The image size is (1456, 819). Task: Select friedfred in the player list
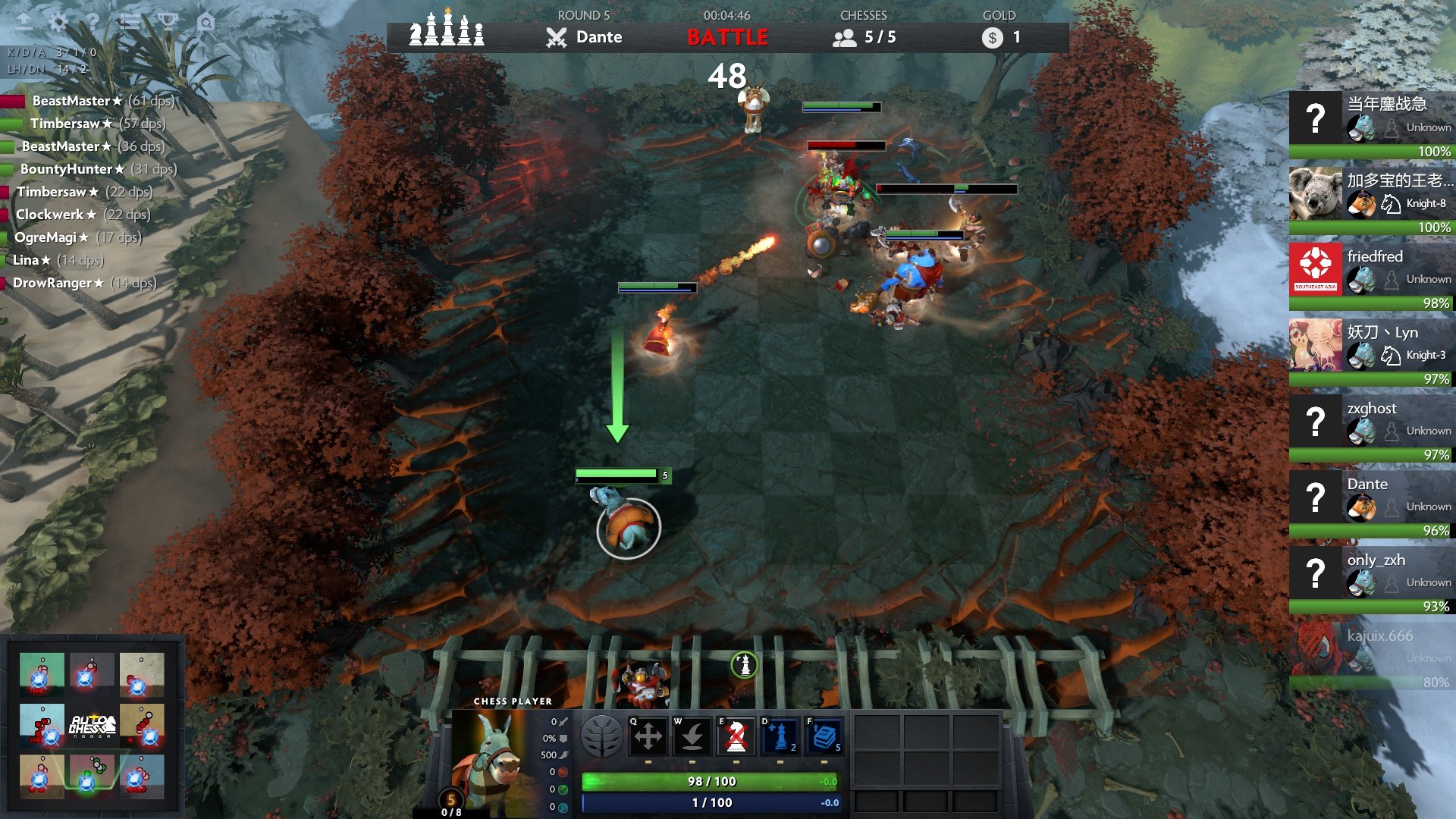pos(1371,277)
